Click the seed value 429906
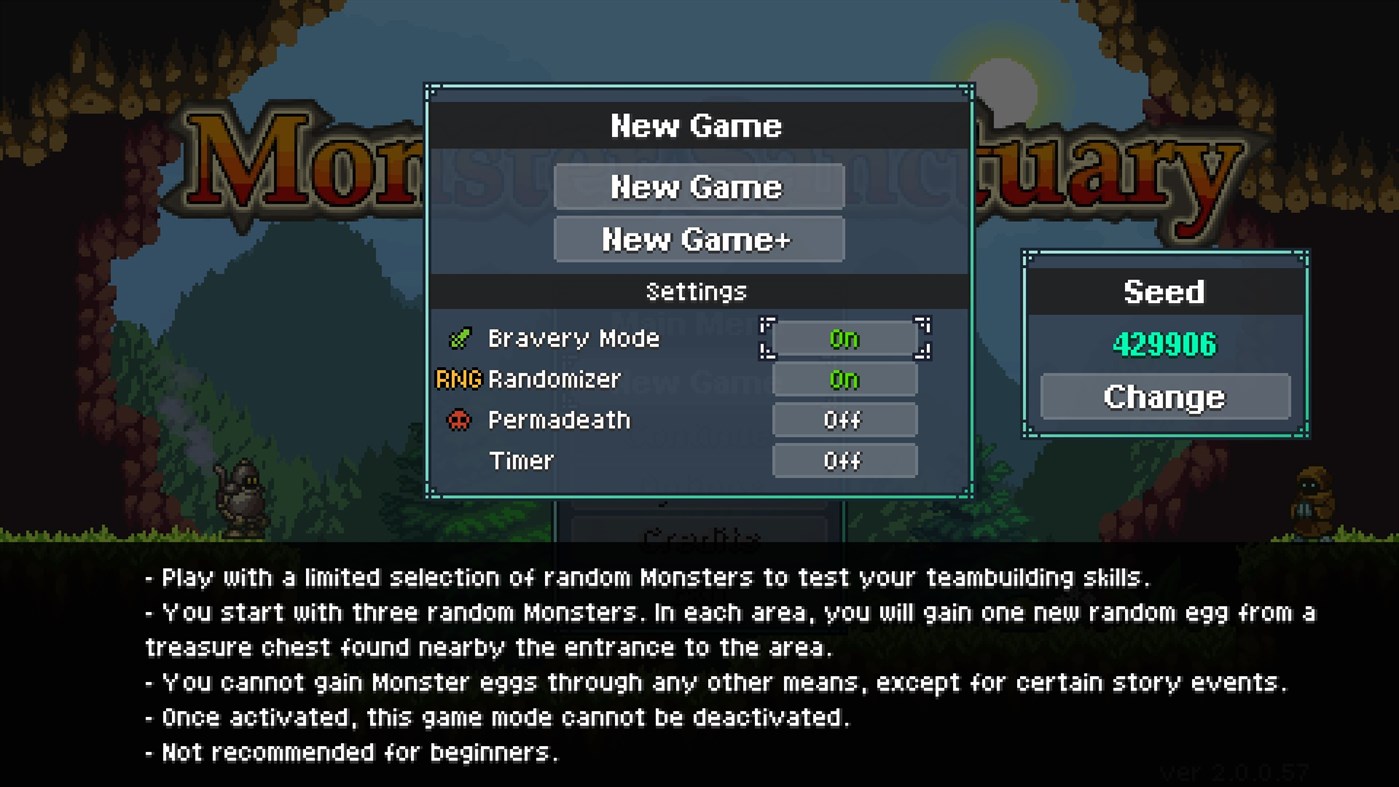1399x787 pixels. (1164, 344)
